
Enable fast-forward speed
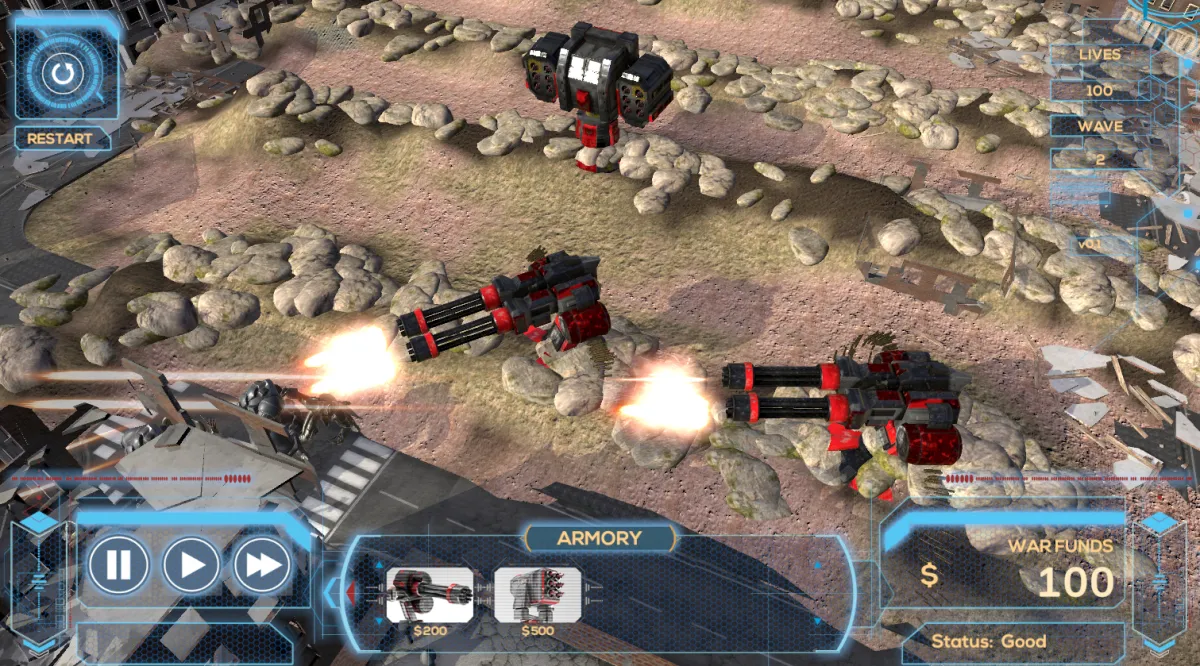coord(263,566)
